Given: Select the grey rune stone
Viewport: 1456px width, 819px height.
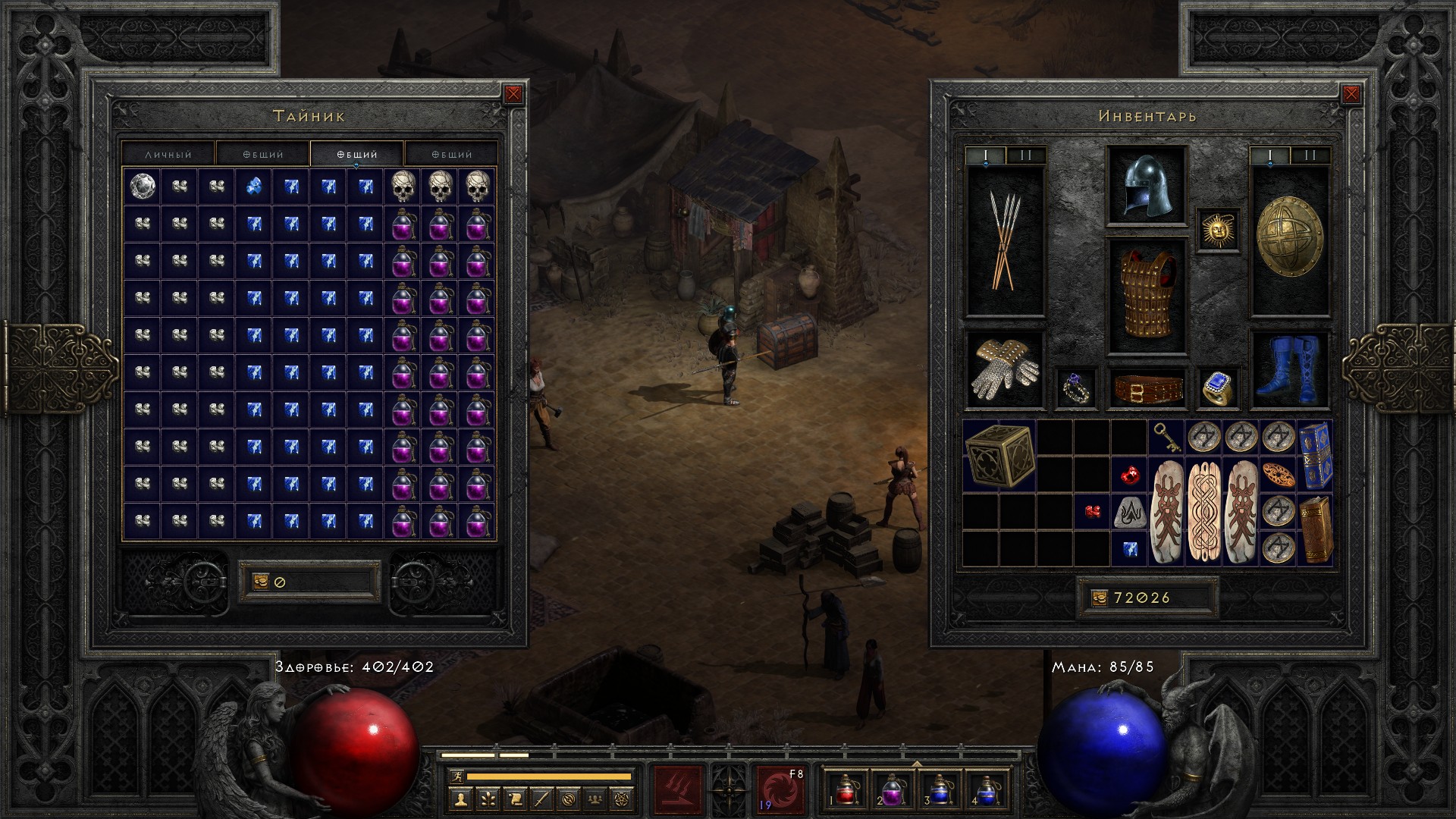Looking at the screenshot, I should pyautogui.click(x=1129, y=512).
